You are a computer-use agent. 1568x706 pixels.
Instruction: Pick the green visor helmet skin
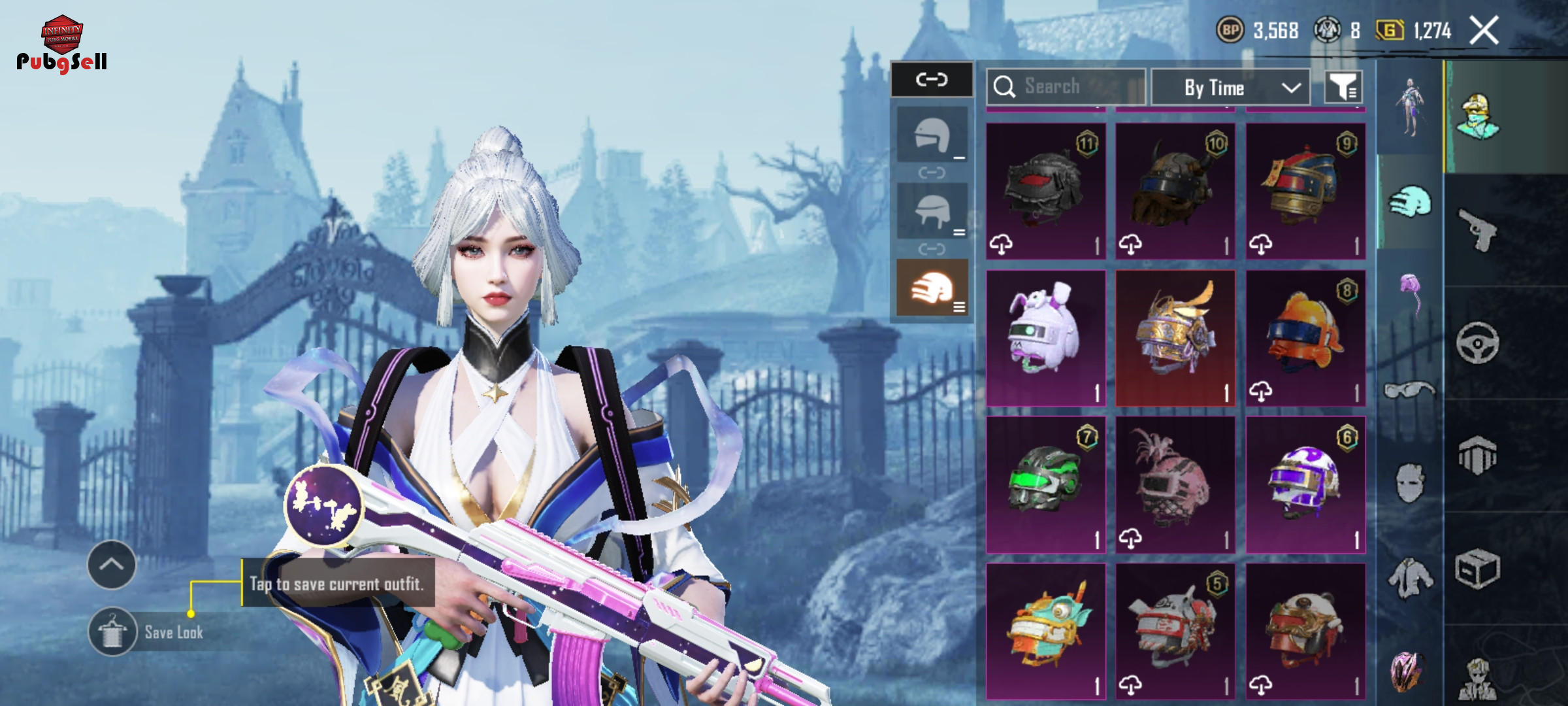coord(1045,485)
